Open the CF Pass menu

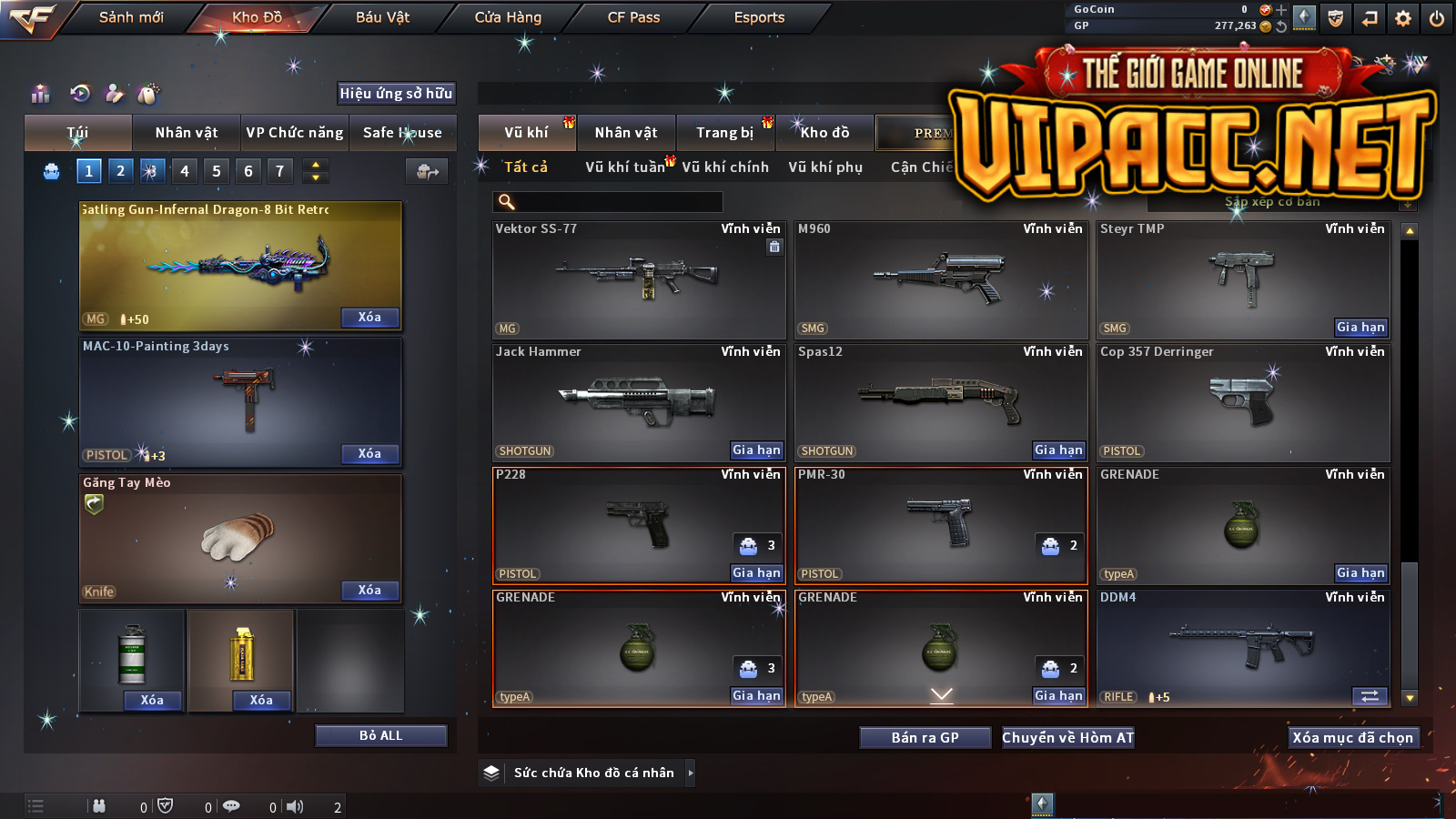(x=633, y=17)
